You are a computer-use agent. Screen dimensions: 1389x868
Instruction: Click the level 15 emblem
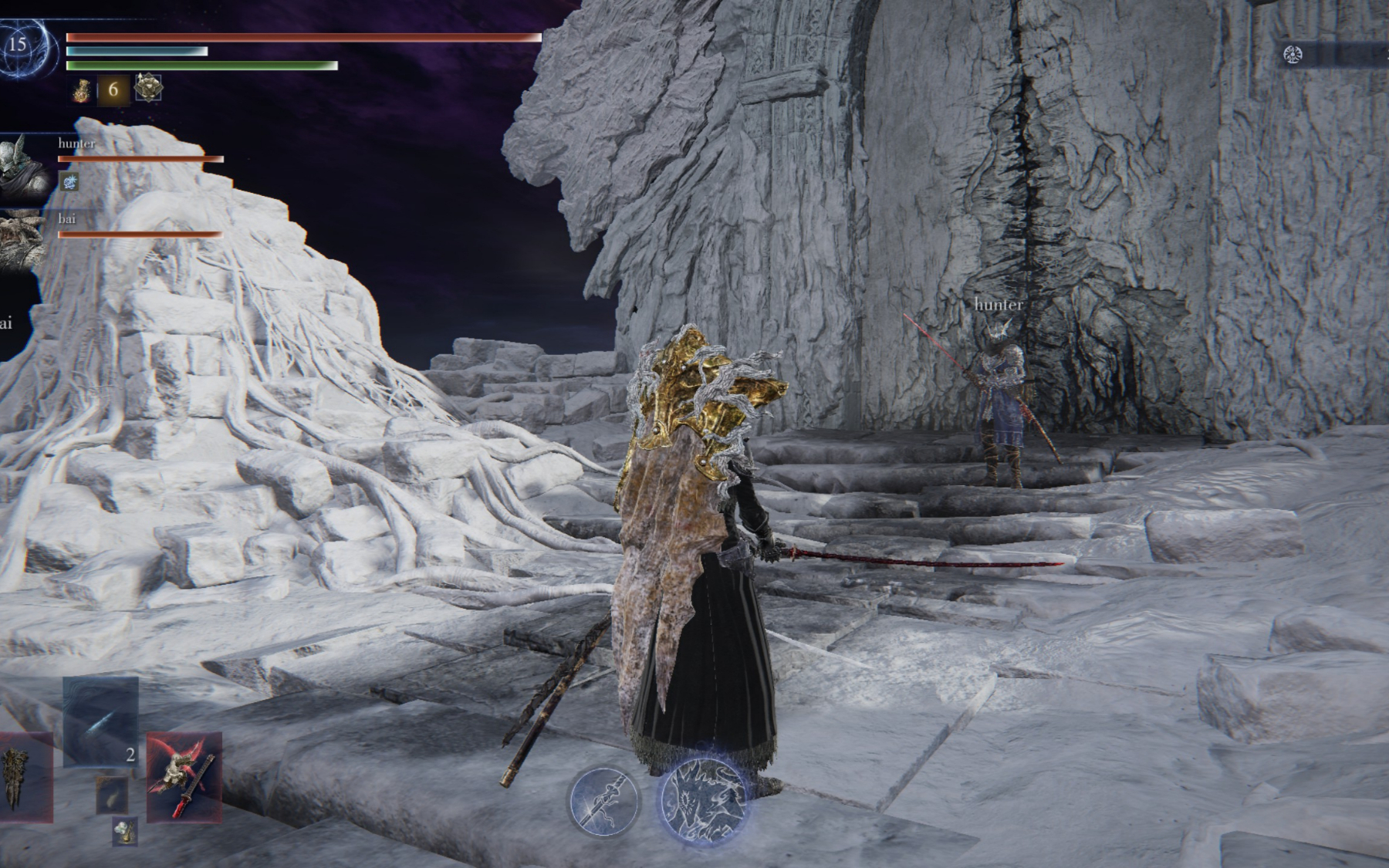[18, 45]
